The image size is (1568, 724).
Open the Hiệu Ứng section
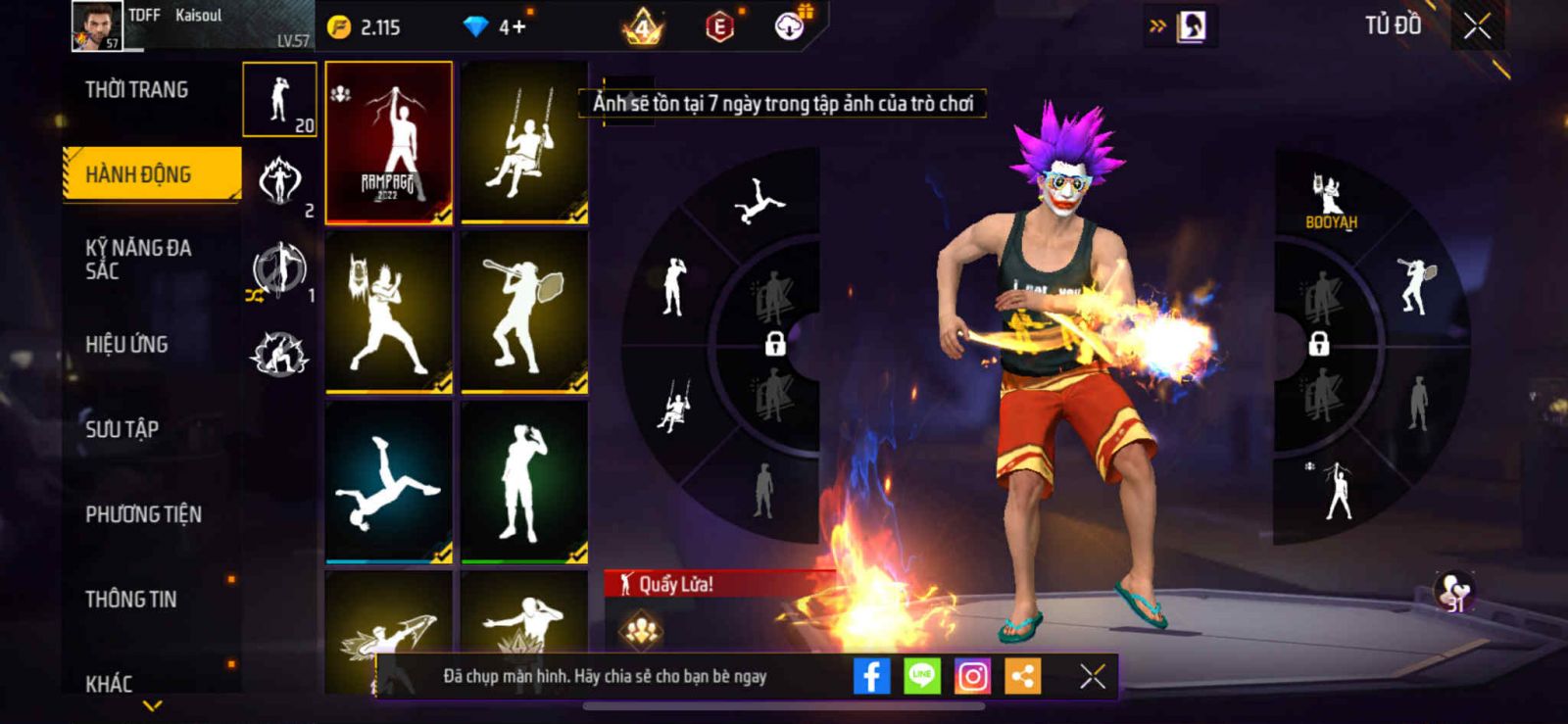pos(126,344)
